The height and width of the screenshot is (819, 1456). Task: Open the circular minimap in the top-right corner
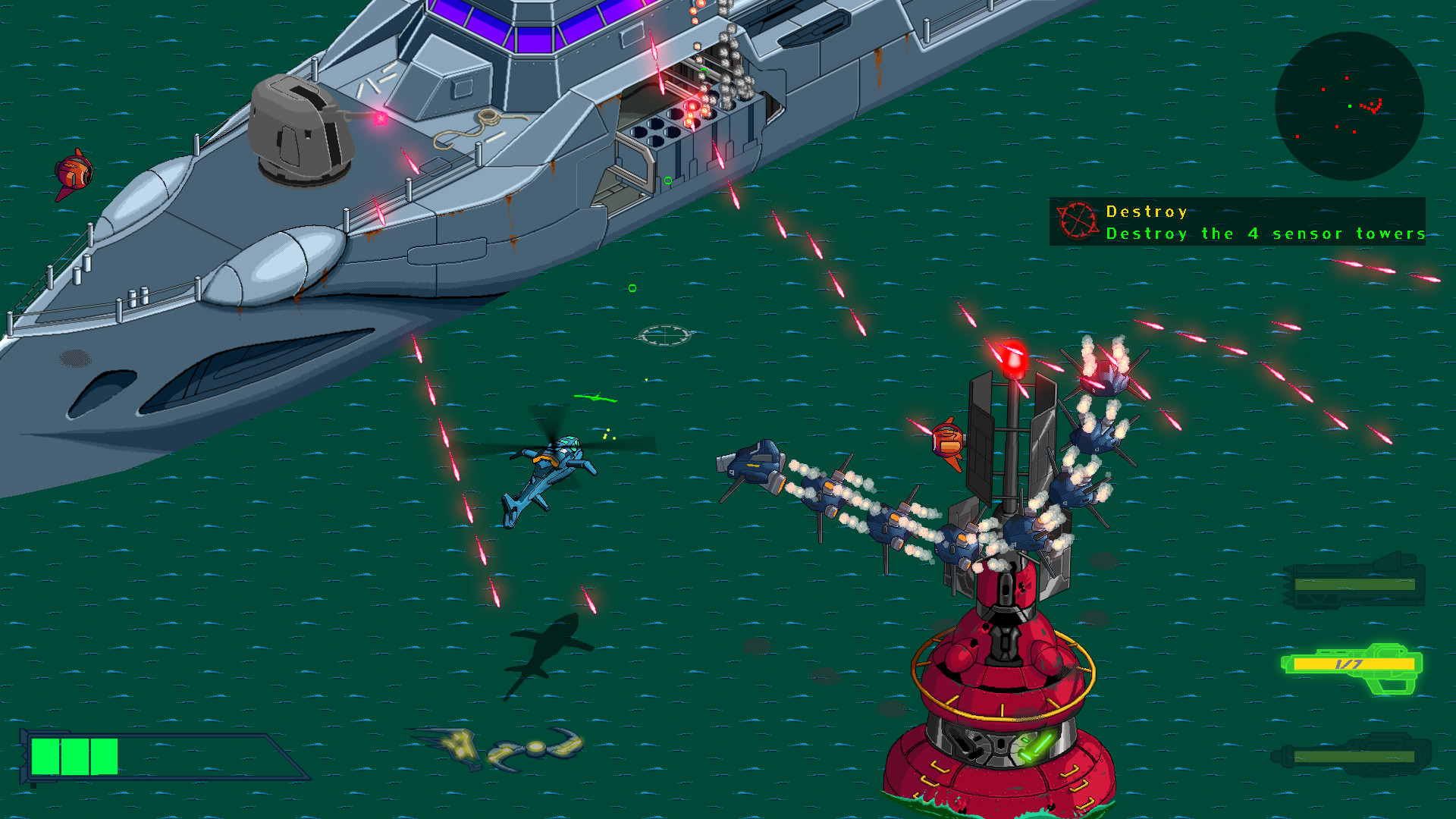[1351, 106]
